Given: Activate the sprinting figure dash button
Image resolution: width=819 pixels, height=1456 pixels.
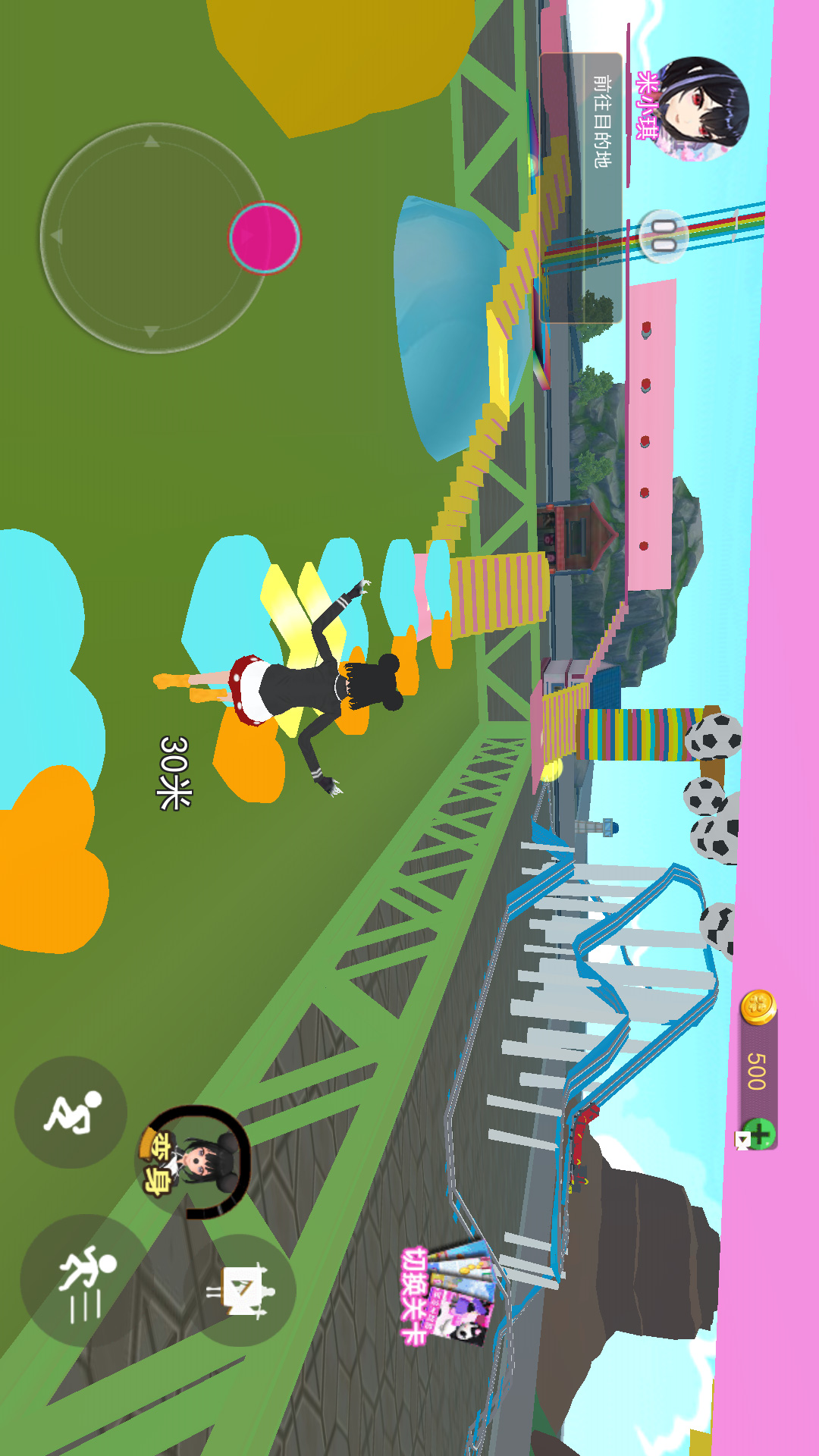Looking at the screenshot, I should coord(83,1280).
